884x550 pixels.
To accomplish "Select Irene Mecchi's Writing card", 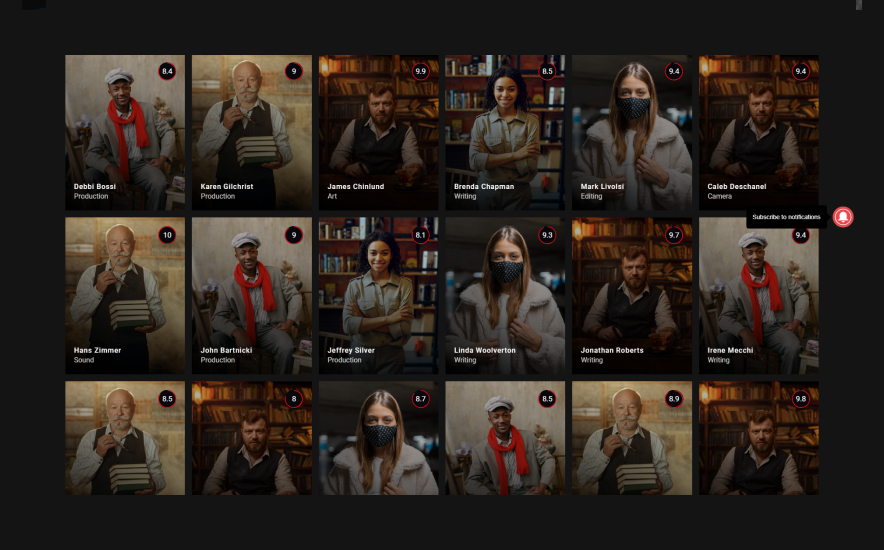I will point(758,296).
